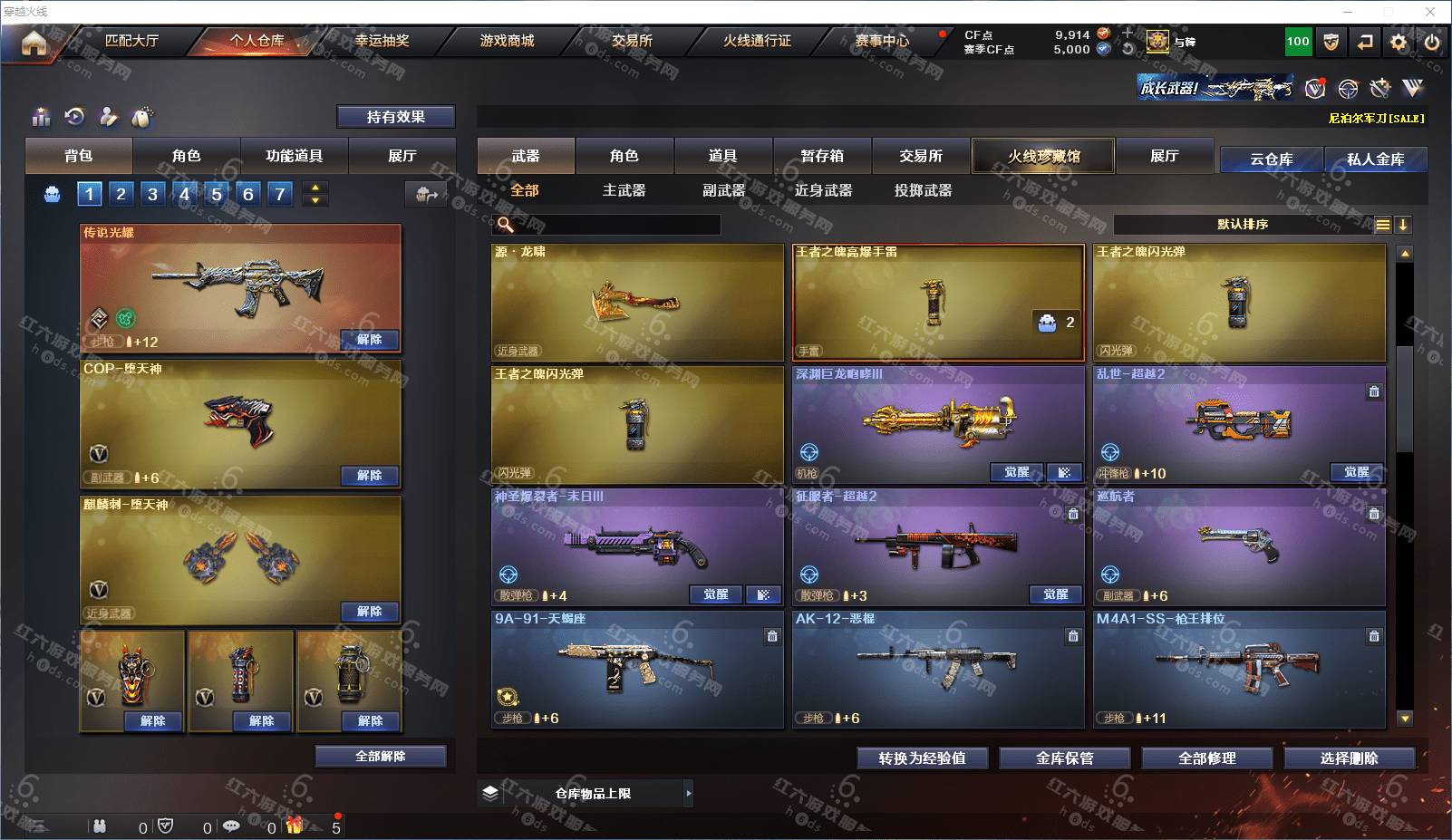Unequip all with 全部解除
Screen dimensions: 1452x840
tap(381, 757)
